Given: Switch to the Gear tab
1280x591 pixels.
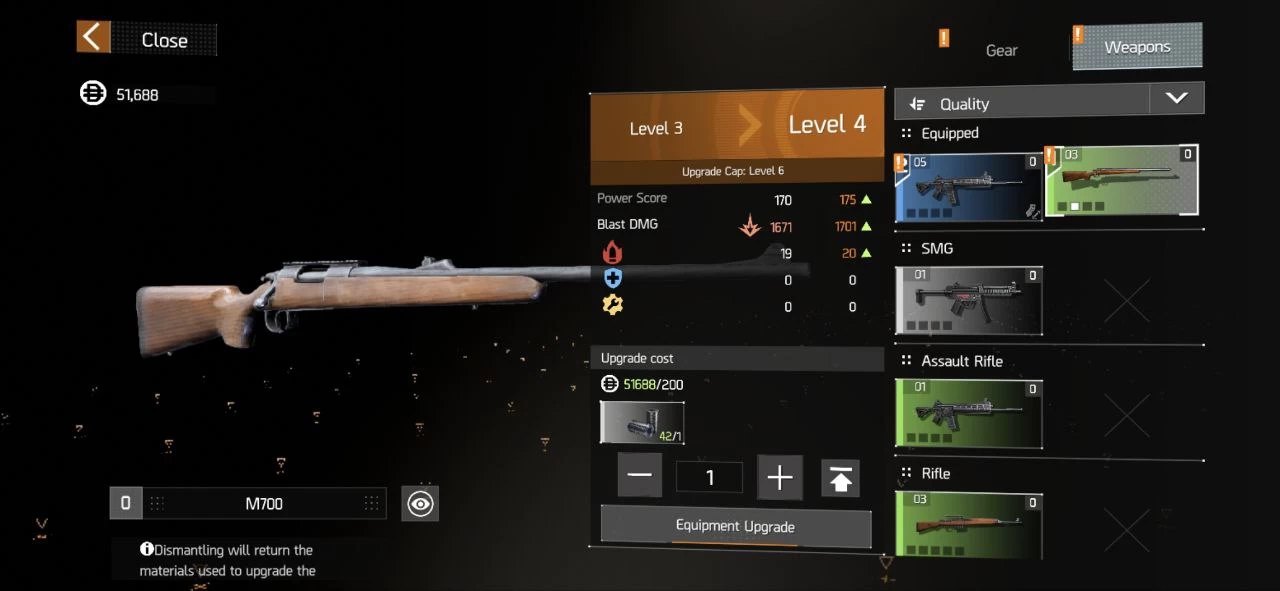Looking at the screenshot, I should click(x=1001, y=50).
